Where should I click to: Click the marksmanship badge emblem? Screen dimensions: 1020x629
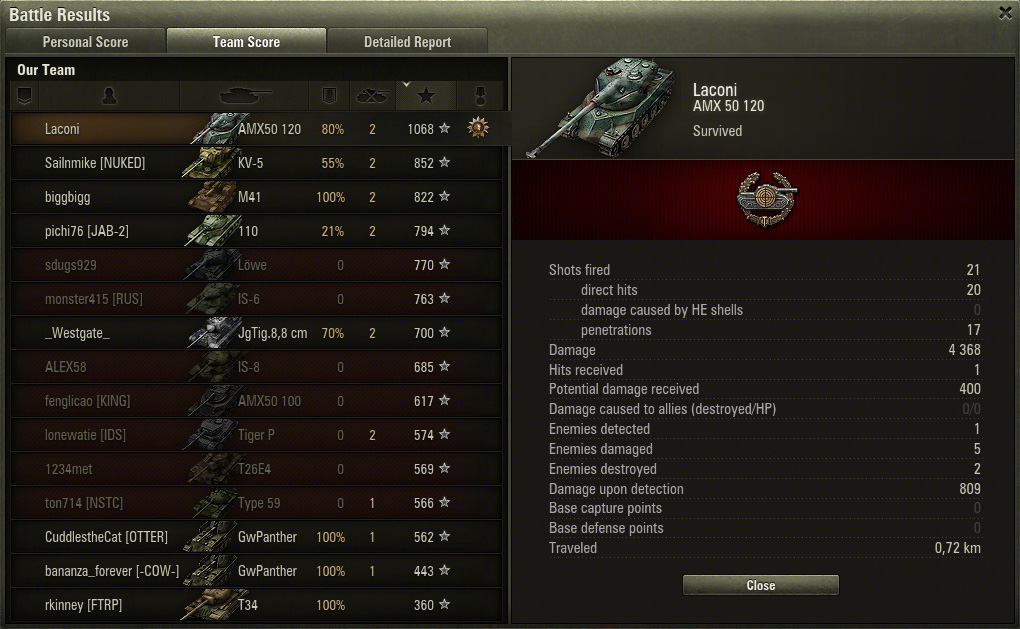pyautogui.click(x=760, y=197)
